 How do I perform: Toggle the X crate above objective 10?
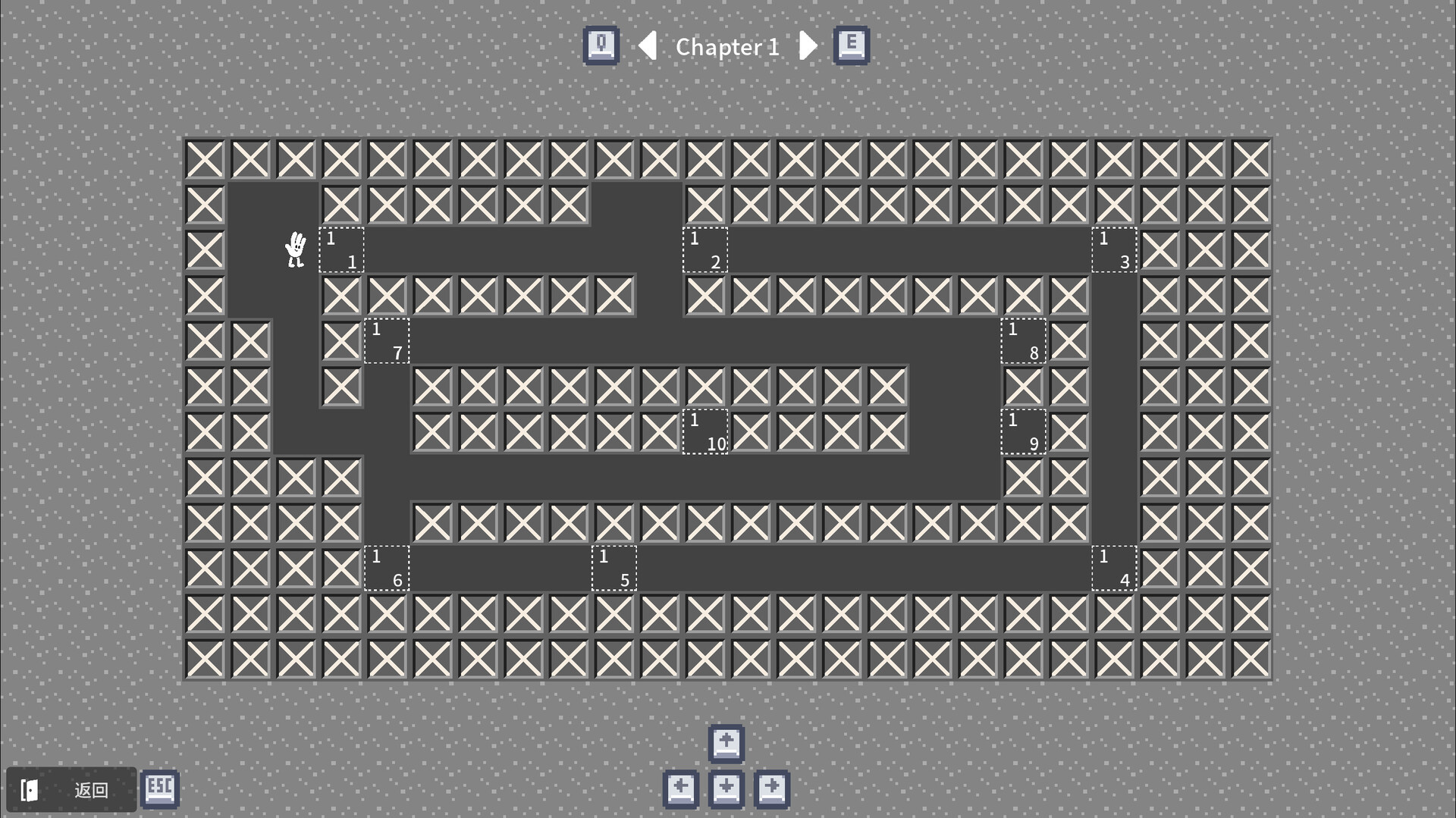coord(705,387)
